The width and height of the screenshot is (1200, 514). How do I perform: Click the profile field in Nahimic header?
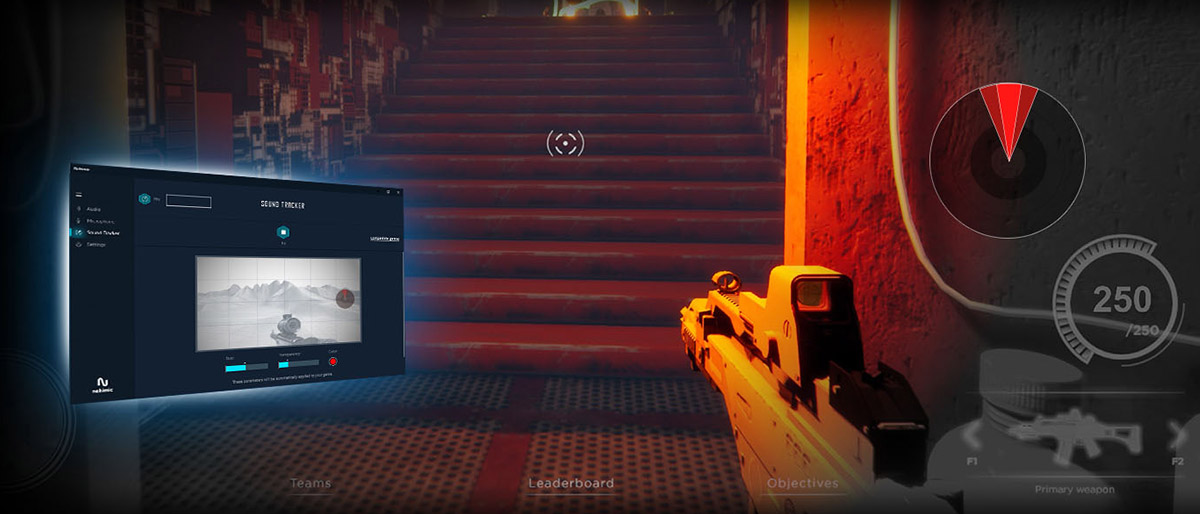click(188, 201)
